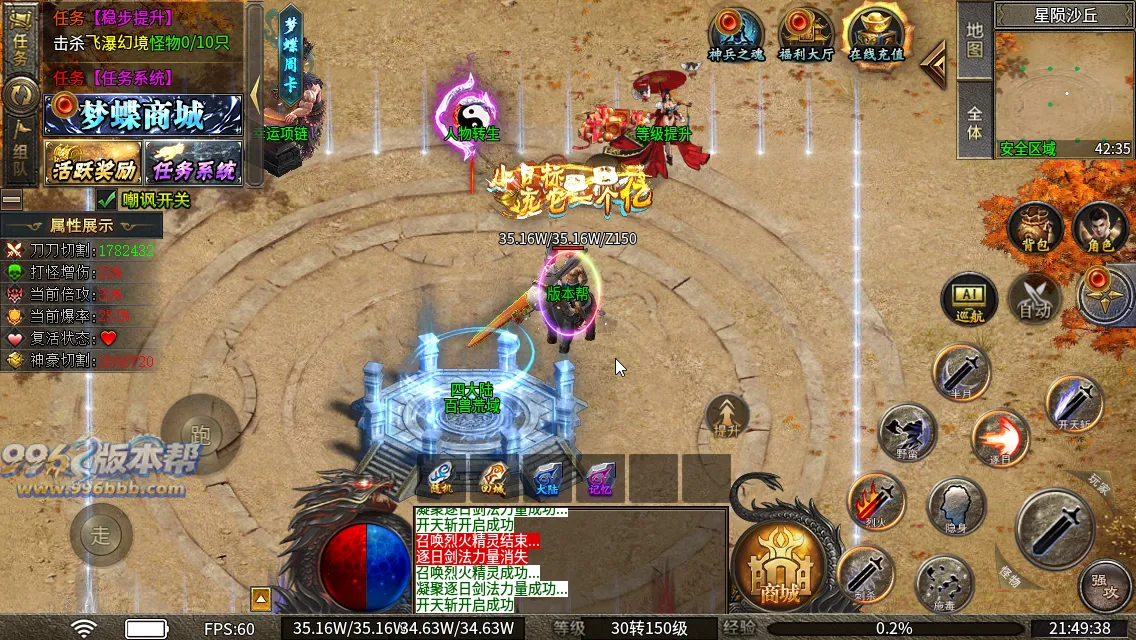1136x640 pixels.
Task: Tap the 强攻 forced attack button
Action: coord(1105,584)
